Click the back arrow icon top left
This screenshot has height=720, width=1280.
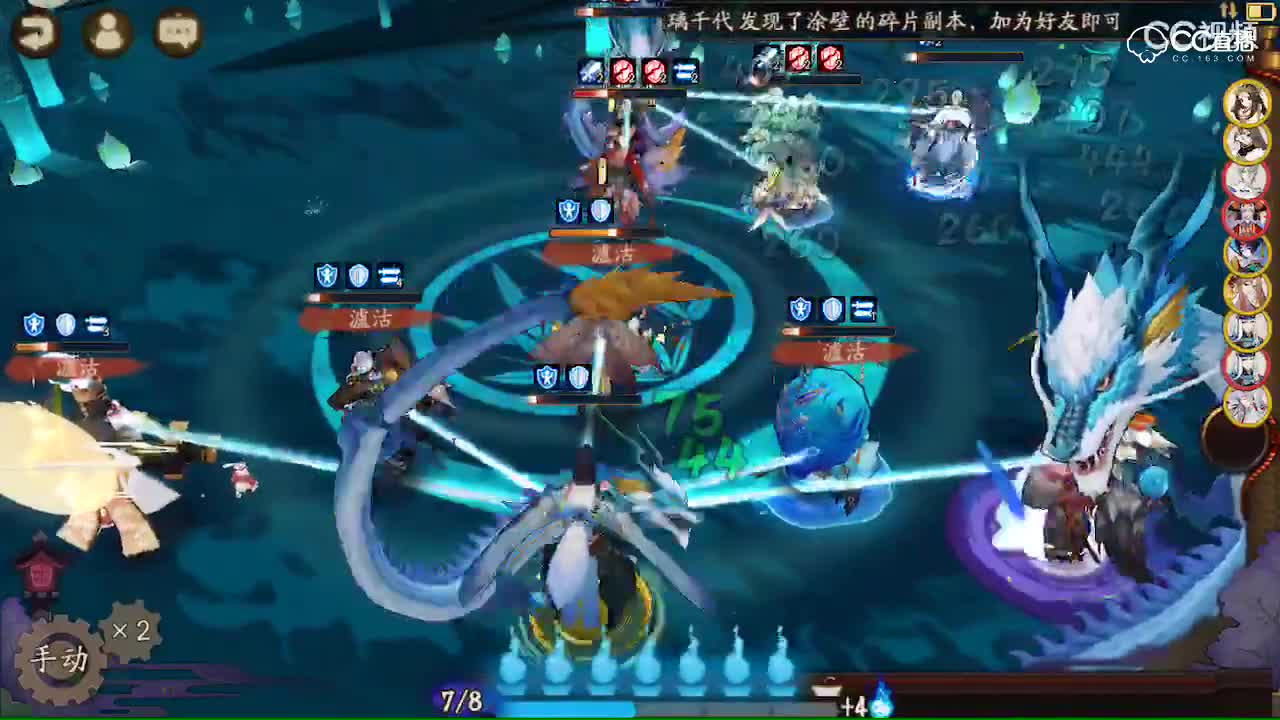[36, 33]
